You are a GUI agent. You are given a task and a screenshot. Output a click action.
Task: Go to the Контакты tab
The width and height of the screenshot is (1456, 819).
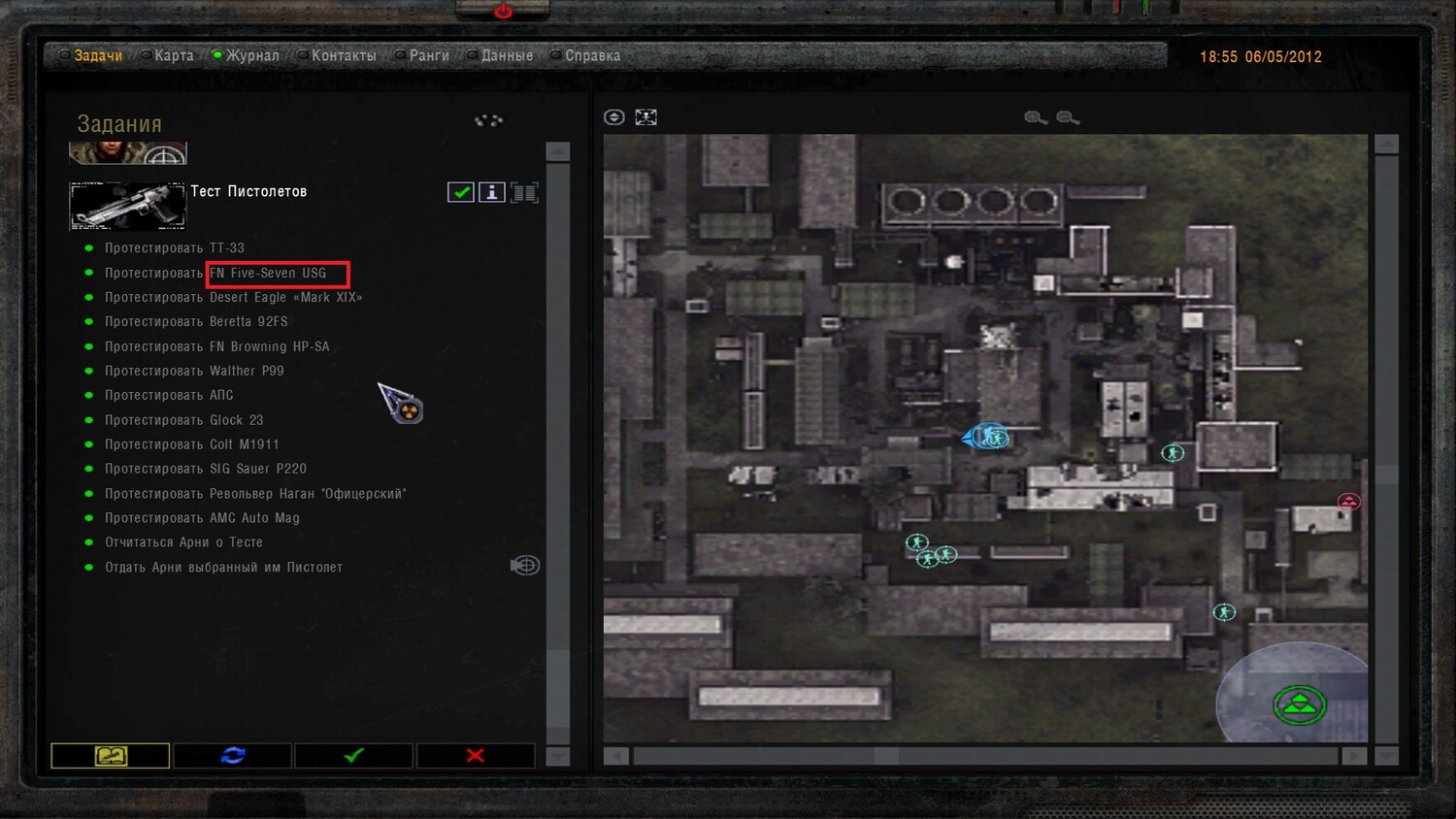point(343,56)
